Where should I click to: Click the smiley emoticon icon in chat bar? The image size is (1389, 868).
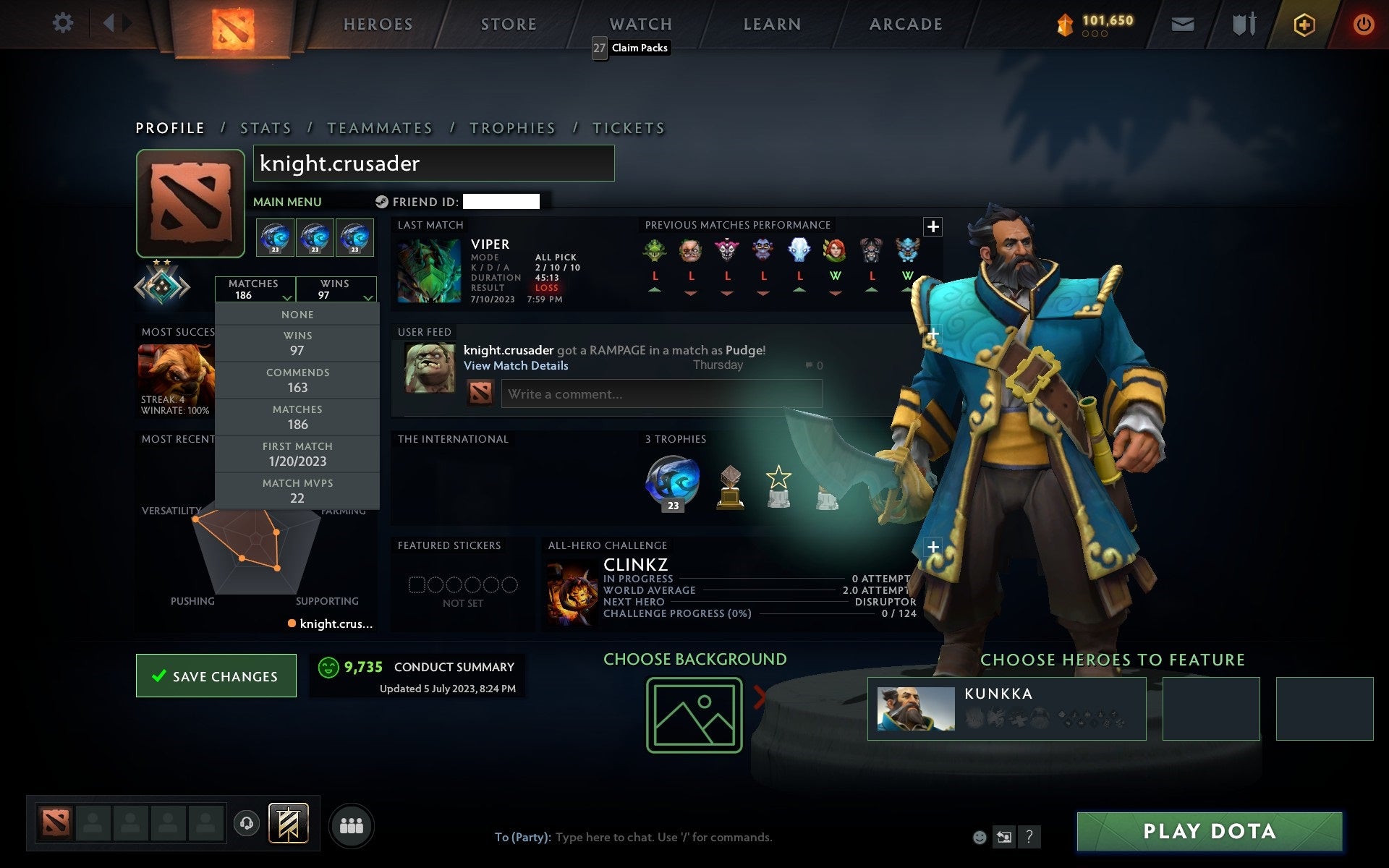(980, 838)
